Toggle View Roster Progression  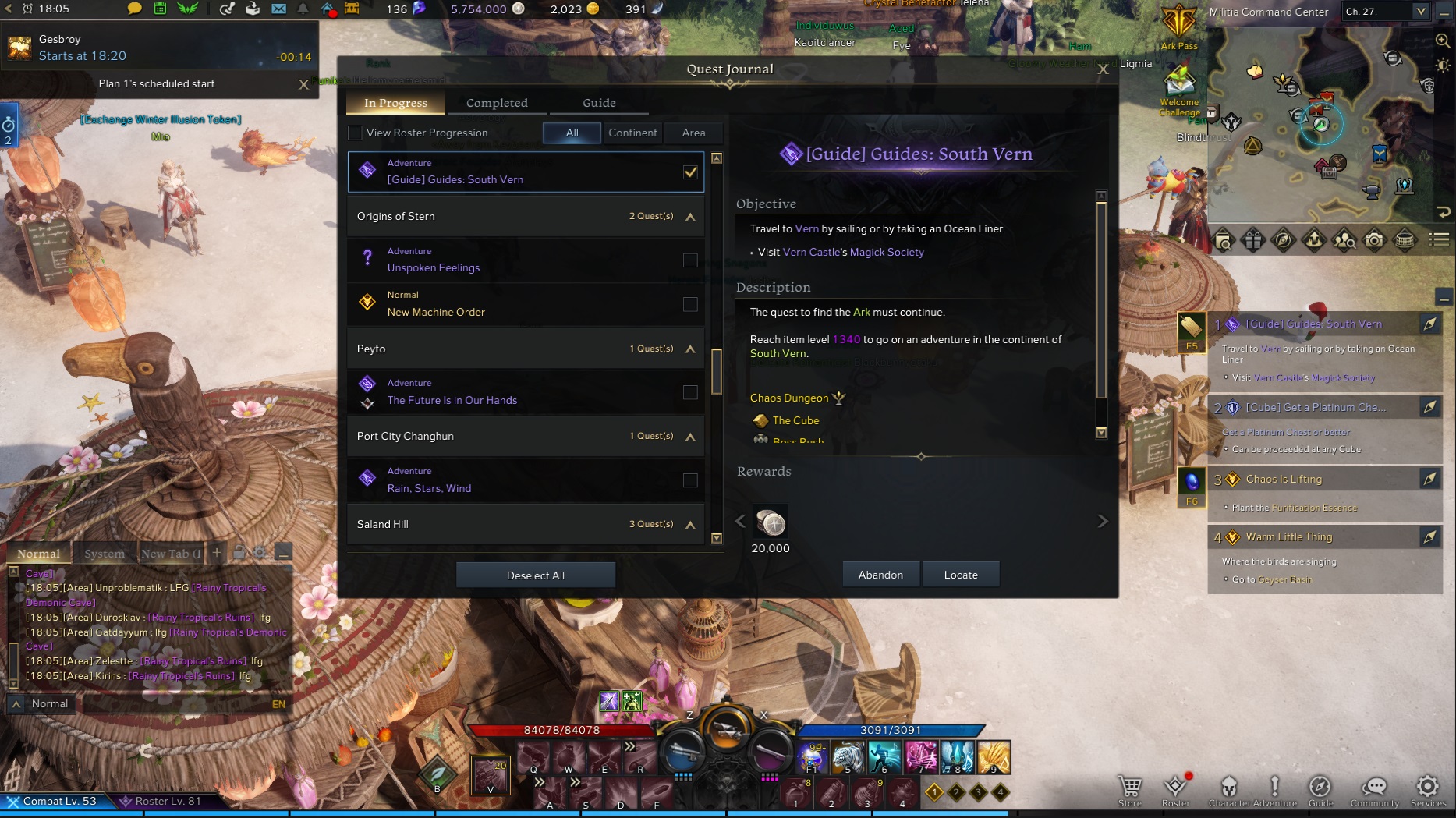click(x=355, y=133)
